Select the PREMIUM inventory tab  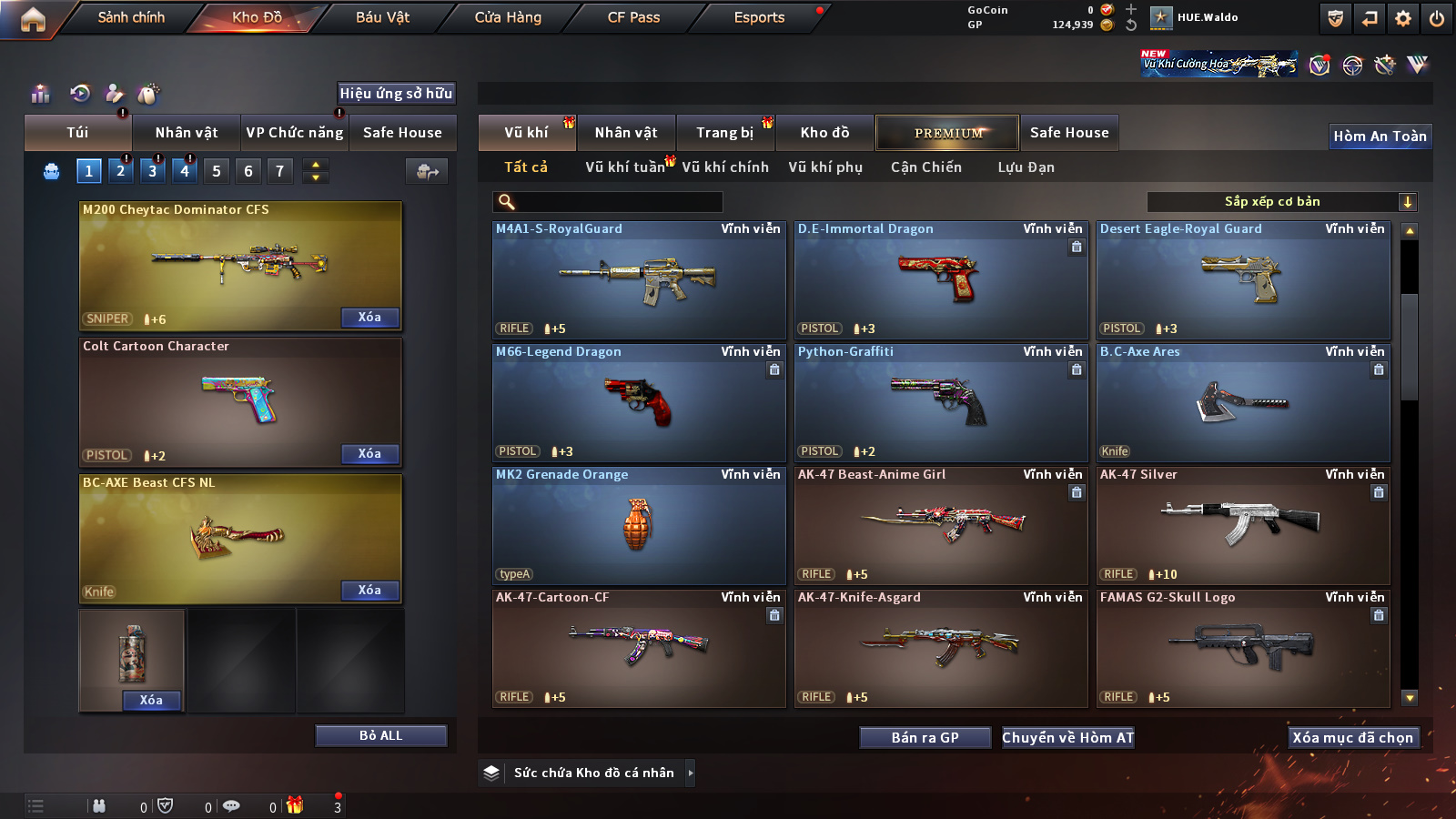point(947,133)
